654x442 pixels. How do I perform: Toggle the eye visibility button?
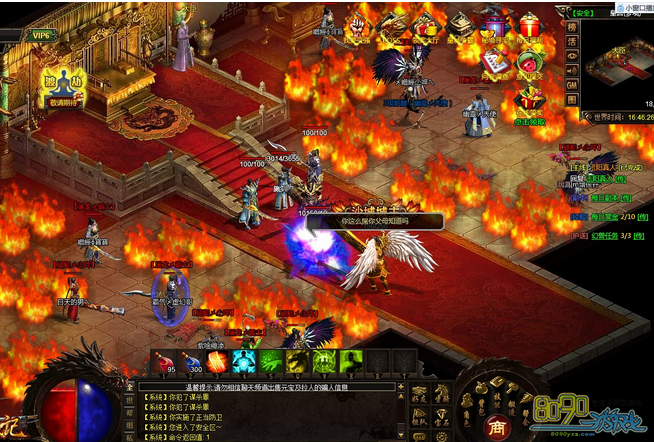coord(573,56)
